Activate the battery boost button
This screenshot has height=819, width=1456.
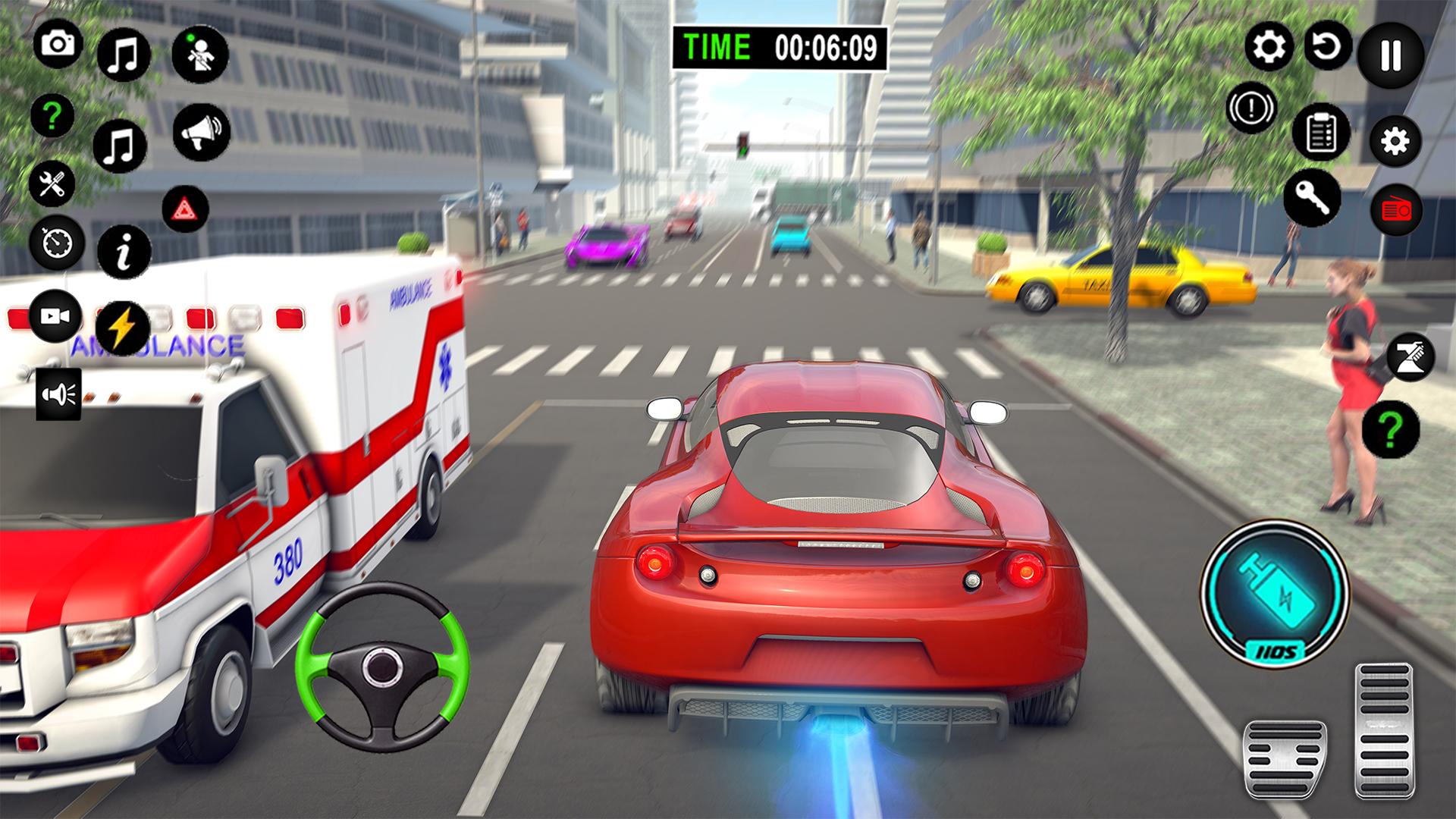[x=1275, y=592]
